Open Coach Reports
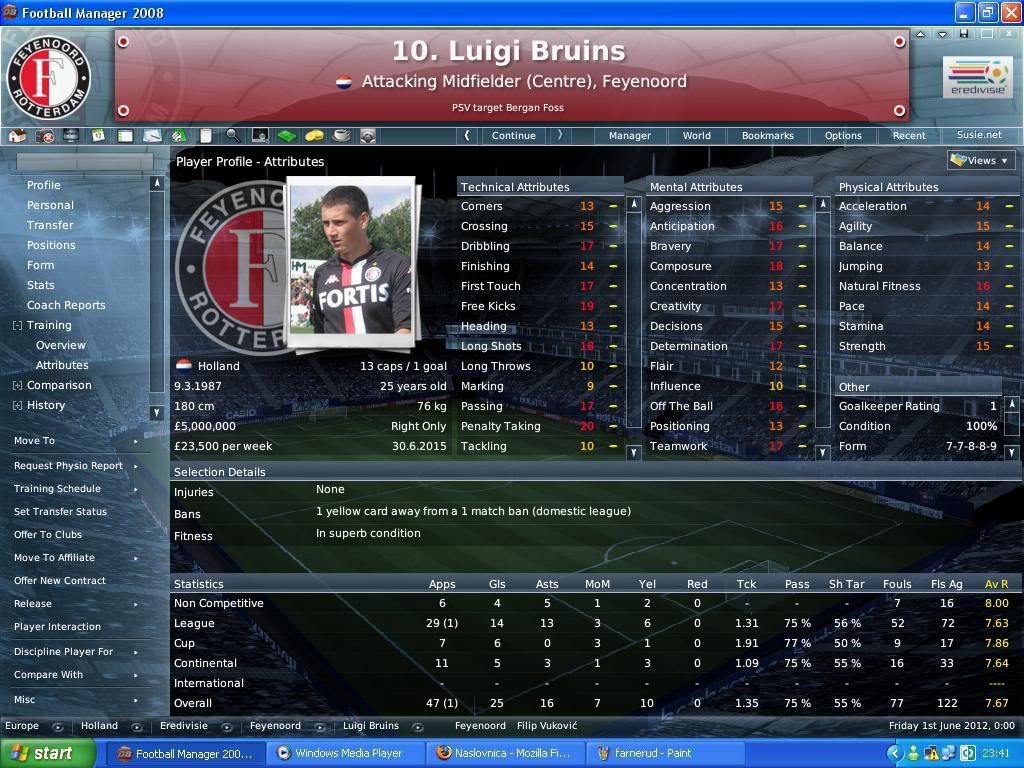This screenshot has width=1024, height=768. [66, 305]
